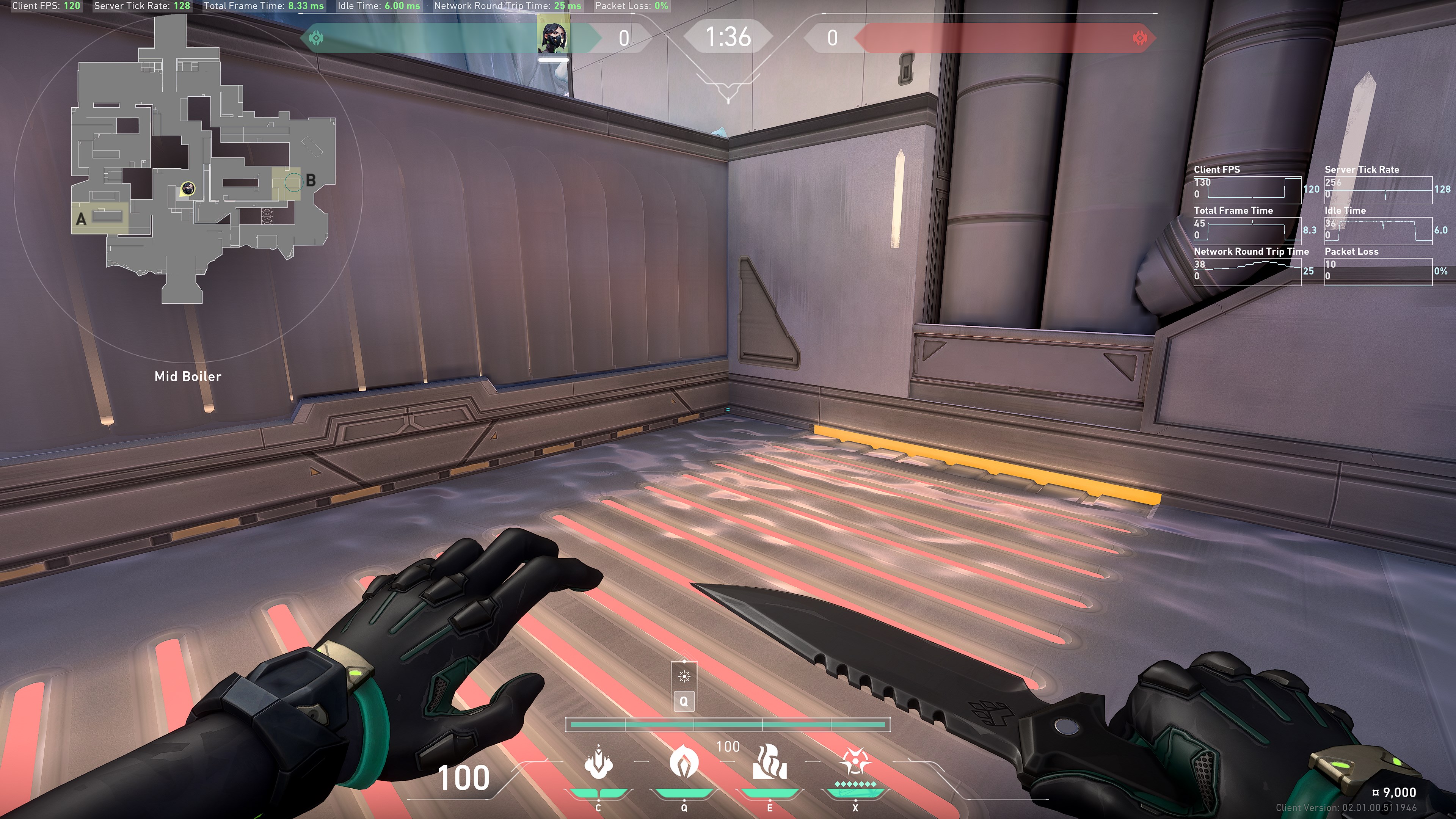
Task: Select the Poison Cloud ability icon
Action: click(x=684, y=763)
